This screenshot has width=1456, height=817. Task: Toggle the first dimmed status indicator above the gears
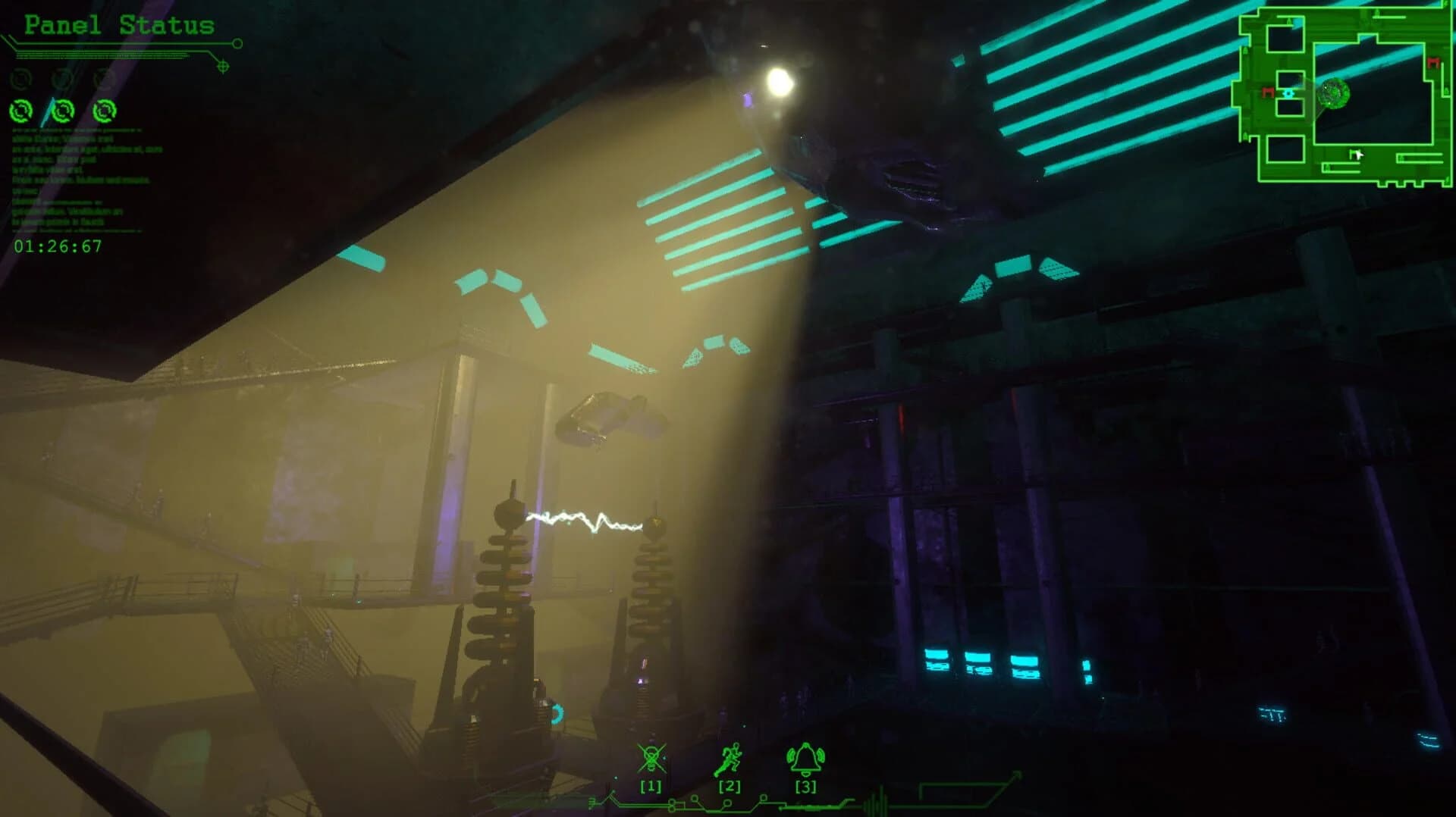(x=21, y=79)
